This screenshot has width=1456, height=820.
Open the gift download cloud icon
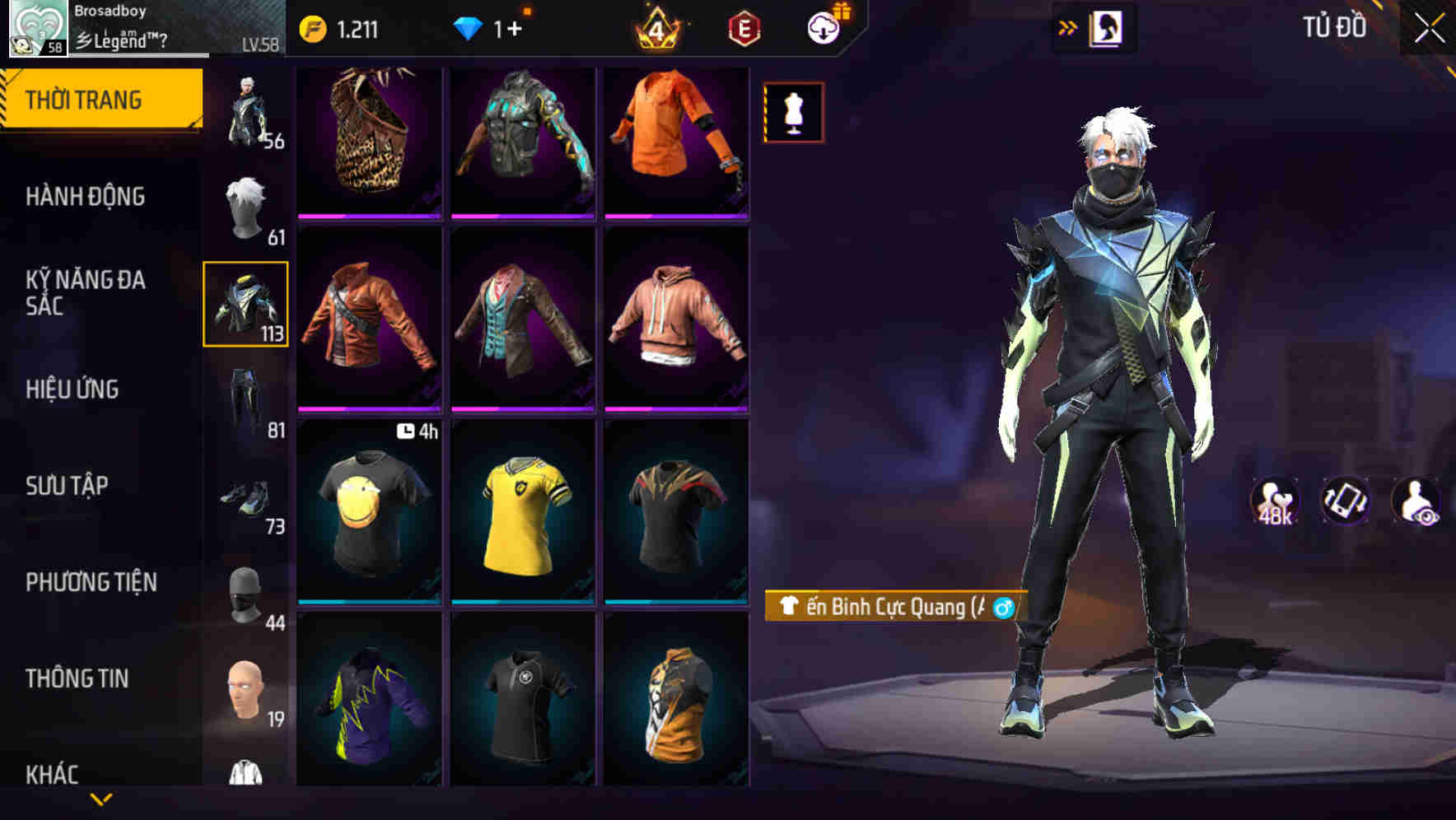[x=825, y=27]
